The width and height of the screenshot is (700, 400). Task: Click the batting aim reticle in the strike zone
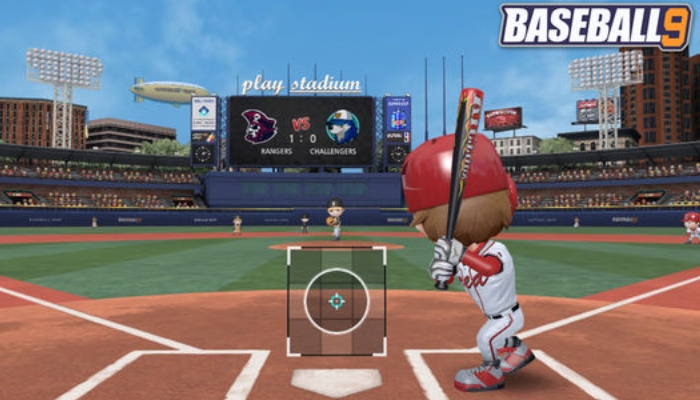[337, 300]
